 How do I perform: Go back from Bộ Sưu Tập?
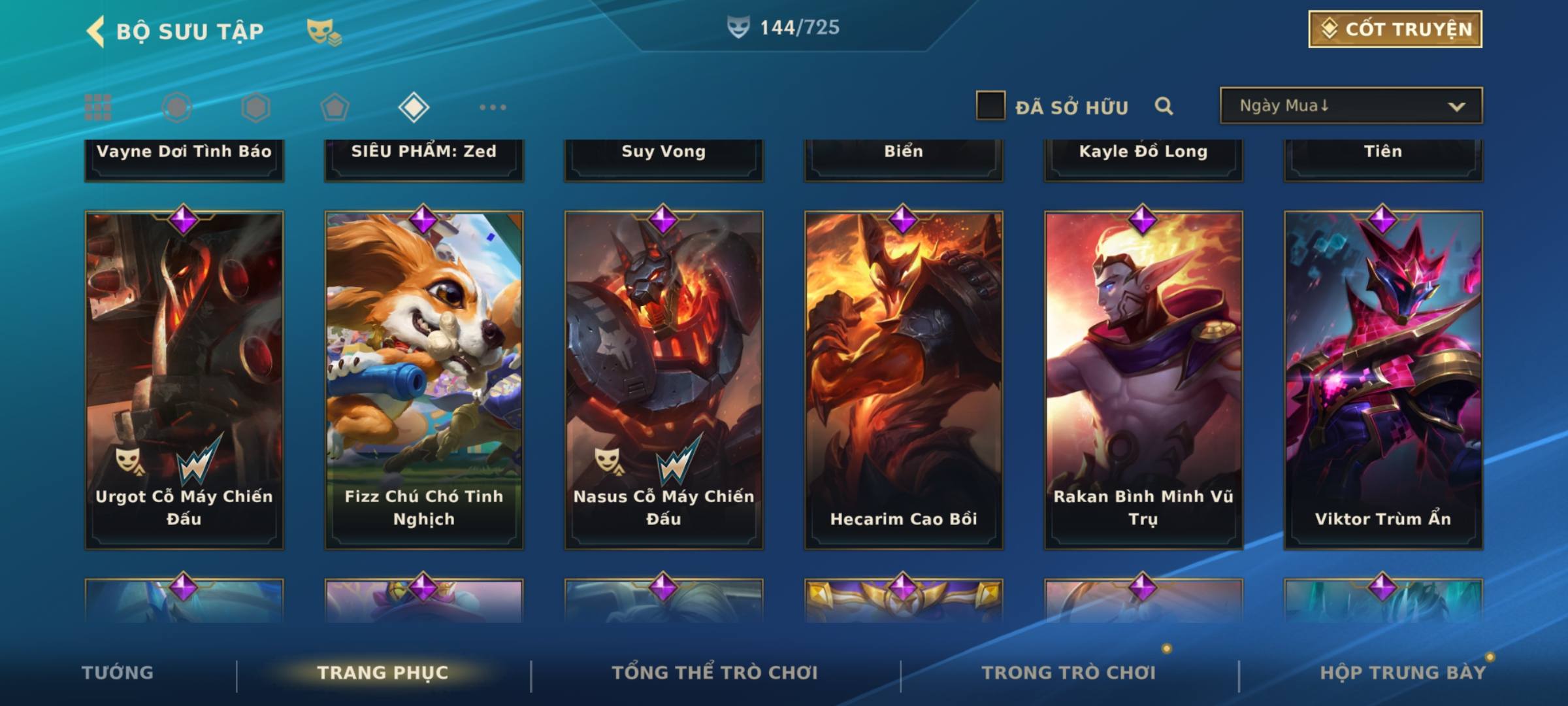point(95,31)
